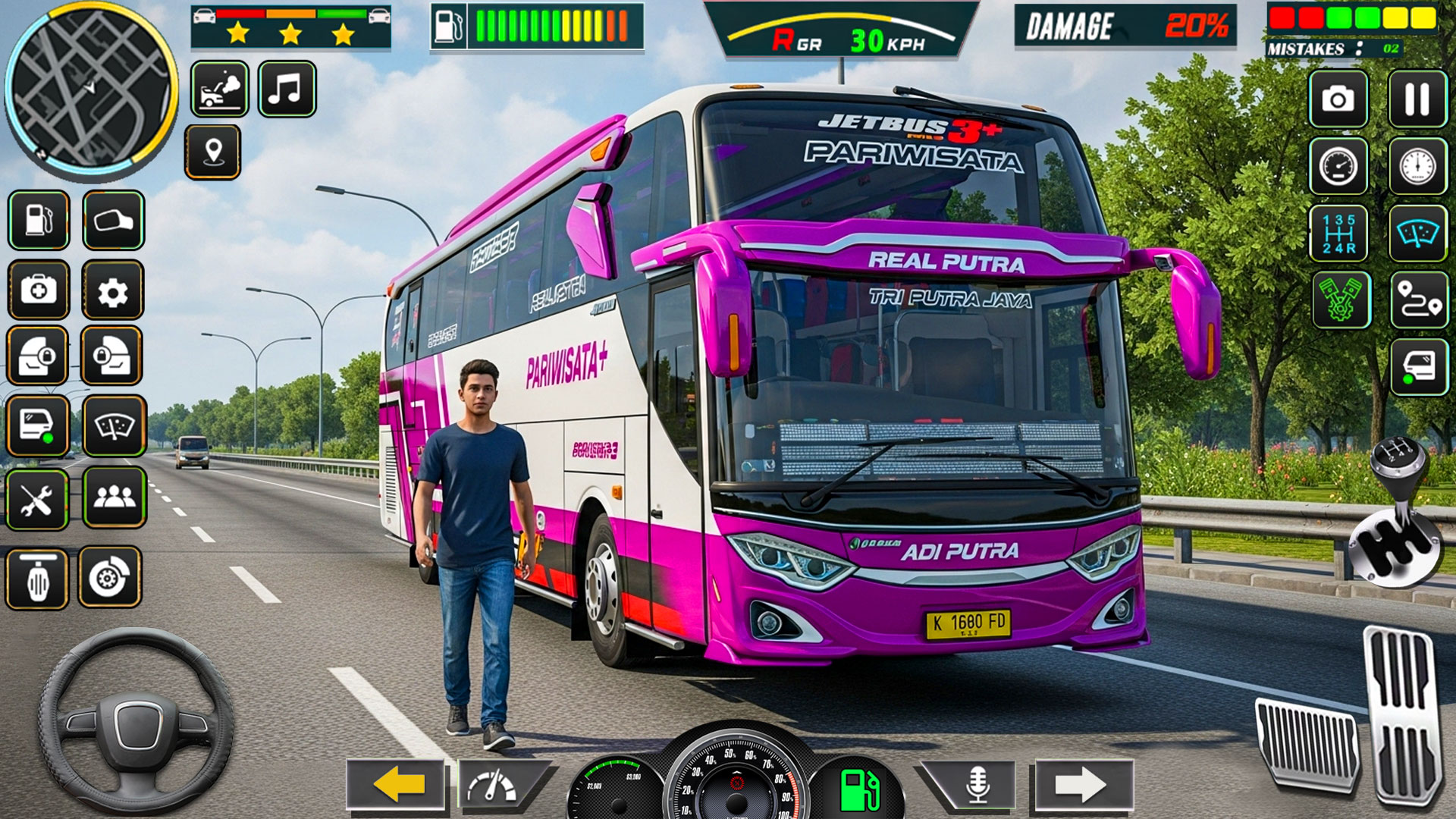Tap the green engine repair pistons icon
Image resolution: width=1456 pixels, height=819 pixels.
(x=1342, y=299)
